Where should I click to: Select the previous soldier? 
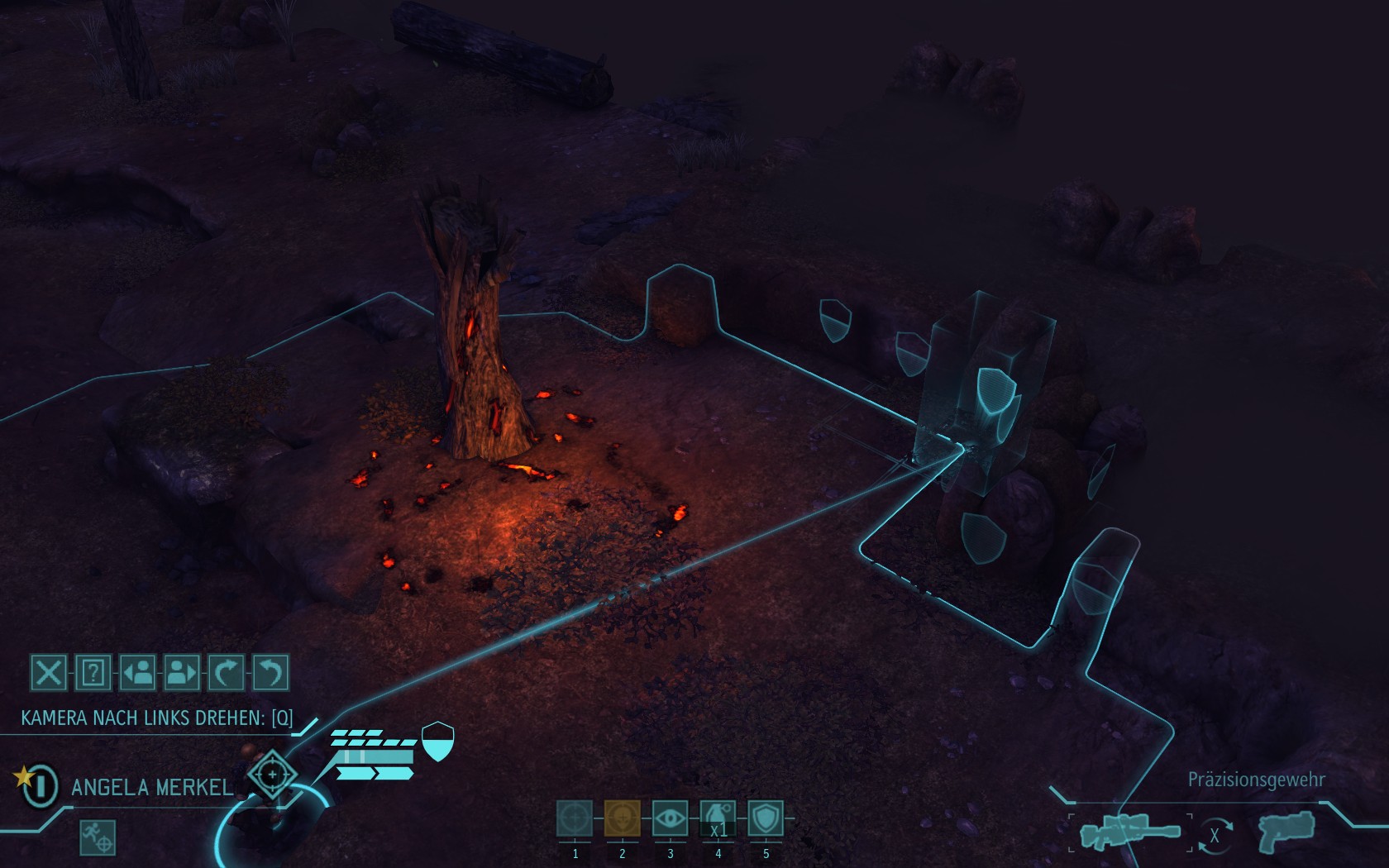pos(137,672)
